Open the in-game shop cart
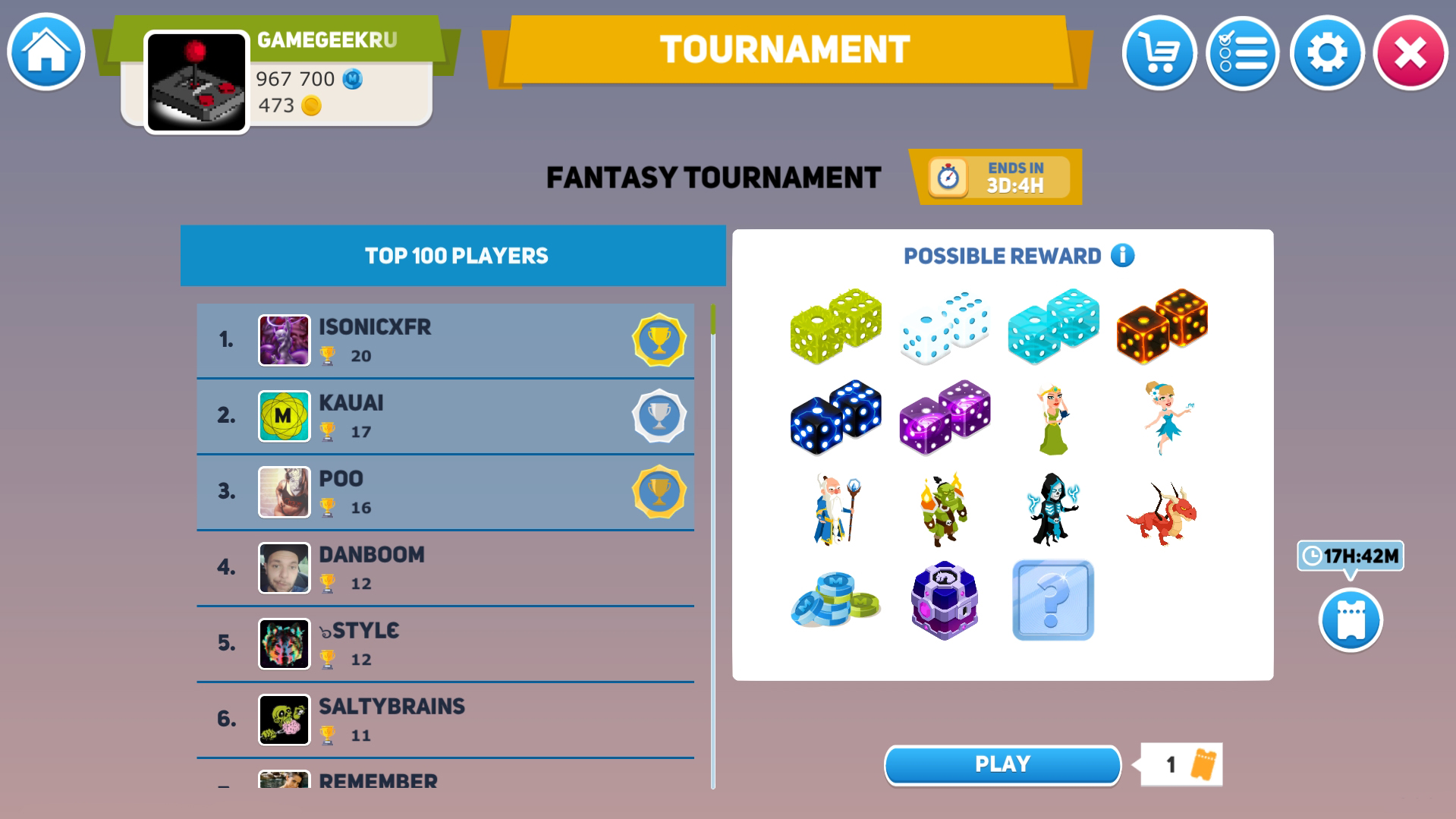 pos(1159,52)
